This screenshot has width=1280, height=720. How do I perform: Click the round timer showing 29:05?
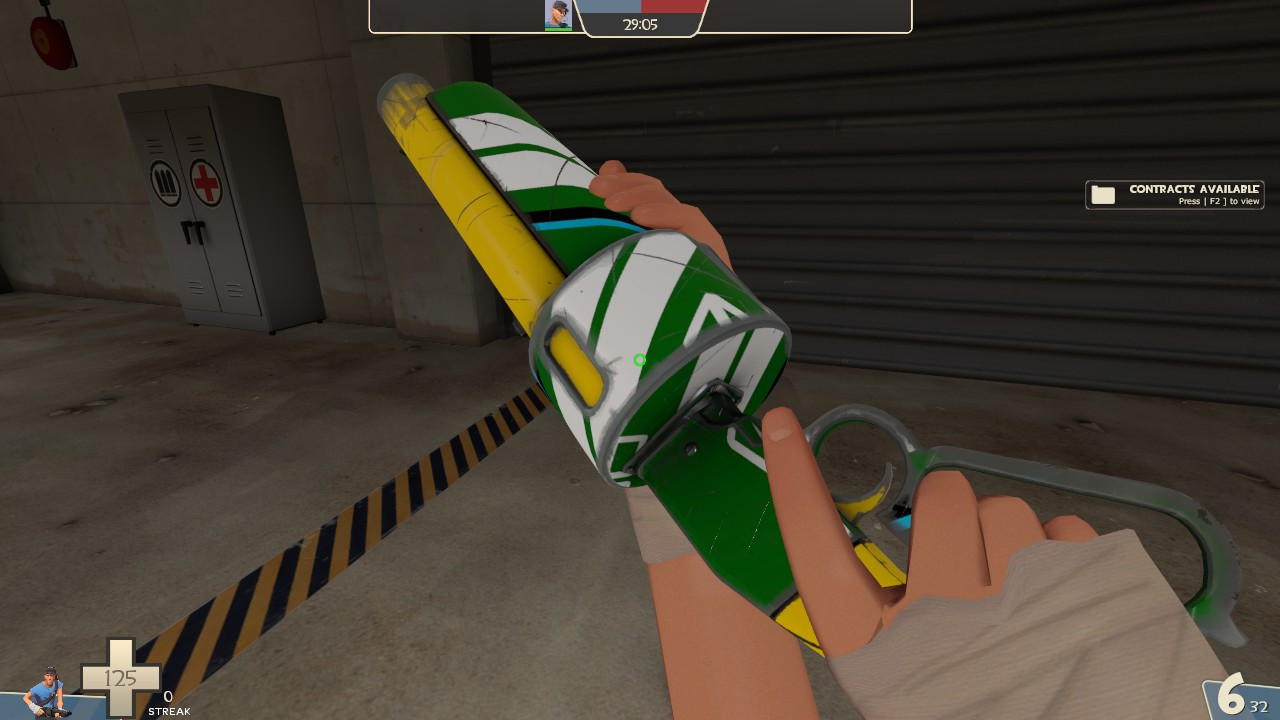tap(640, 22)
